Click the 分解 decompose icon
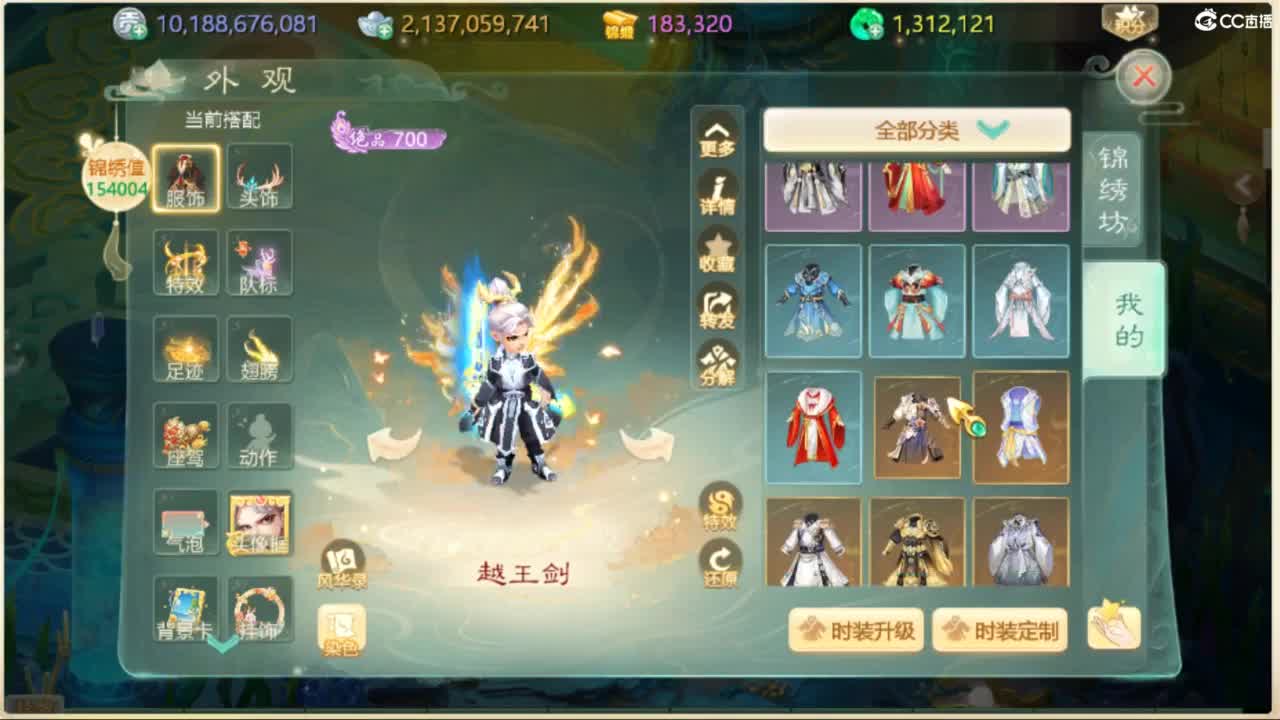Image resolution: width=1280 pixels, height=720 pixels. (716, 367)
